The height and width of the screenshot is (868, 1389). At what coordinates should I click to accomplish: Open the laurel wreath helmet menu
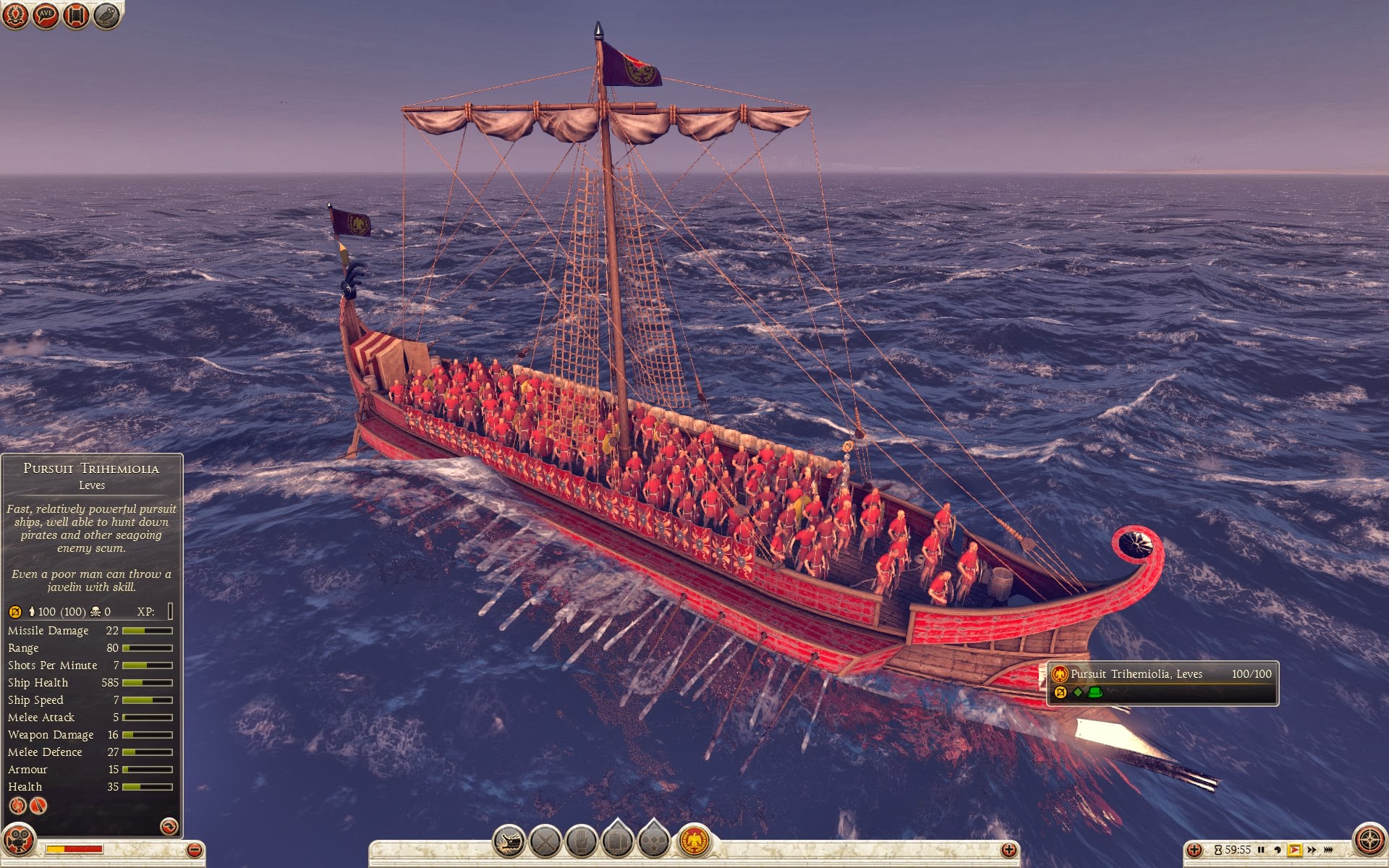pyautogui.click(x=15, y=15)
